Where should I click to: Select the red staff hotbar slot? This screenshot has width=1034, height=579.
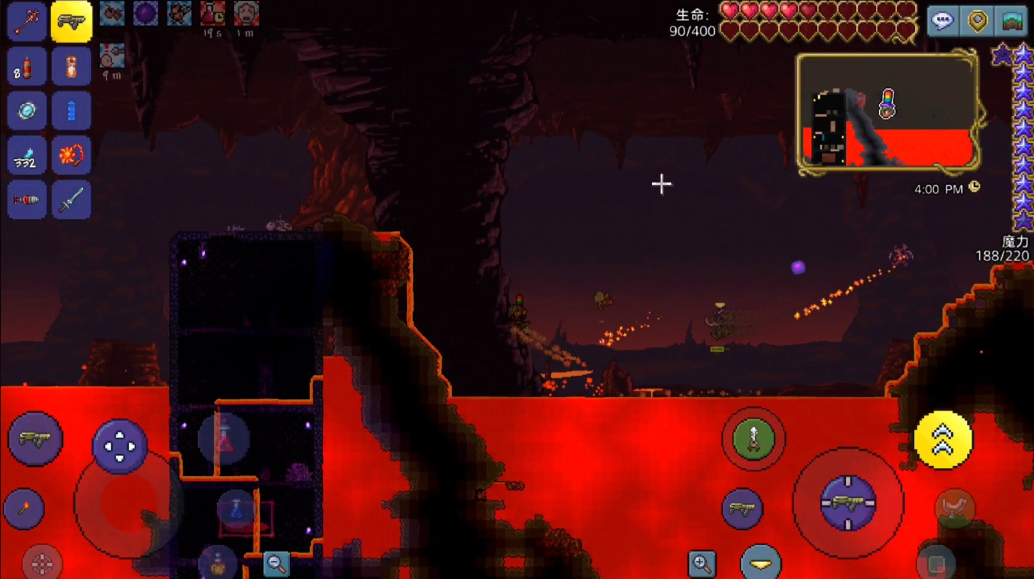point(27,21)
